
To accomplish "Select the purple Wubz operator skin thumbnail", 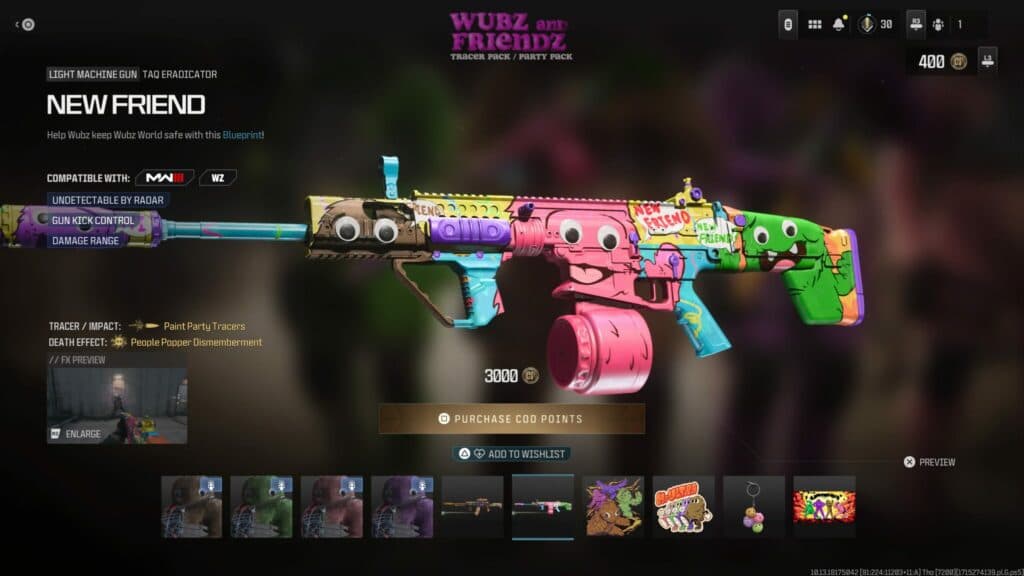I will click(402, 506).
